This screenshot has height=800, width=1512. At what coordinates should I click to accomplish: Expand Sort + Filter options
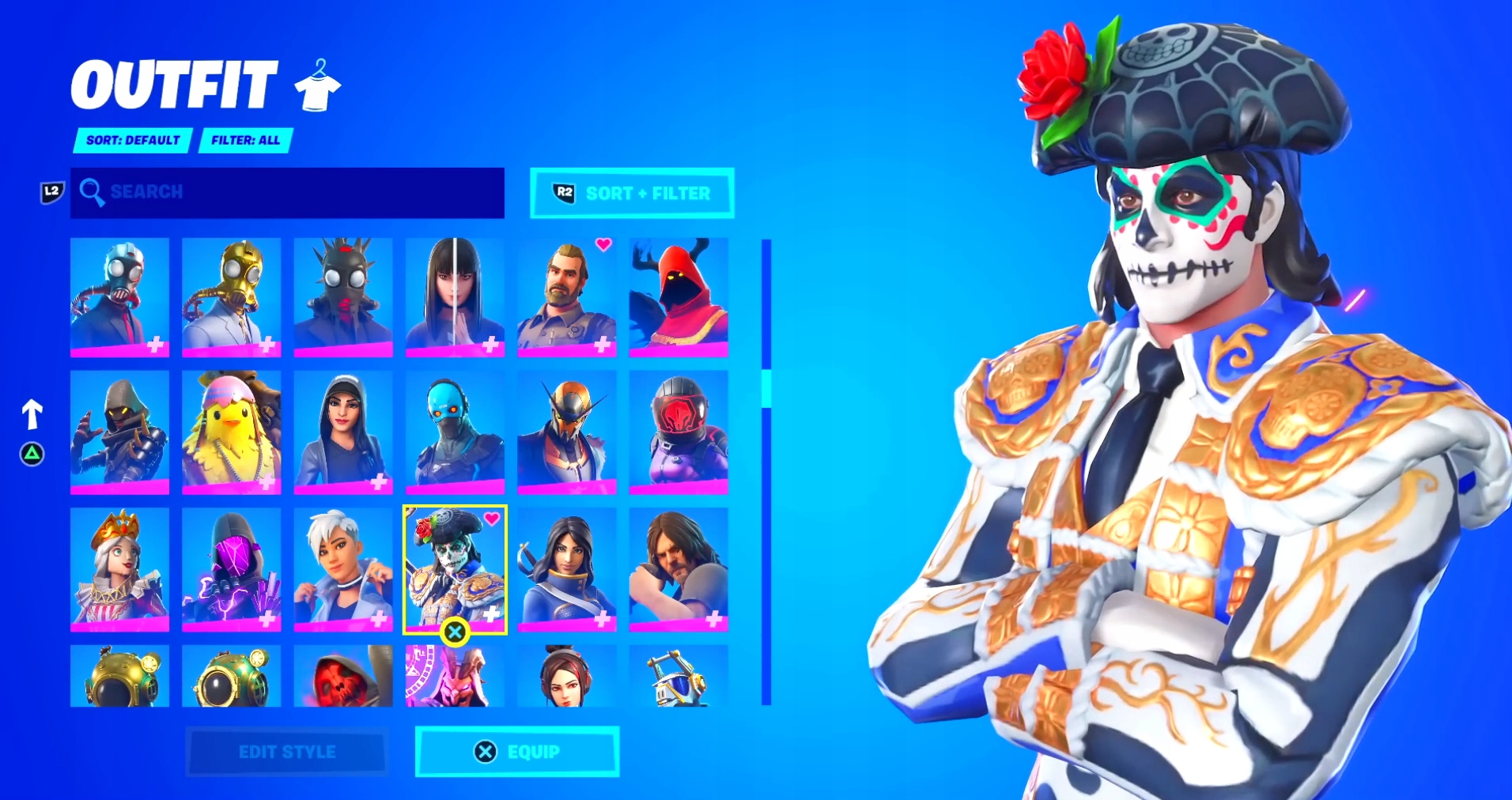[x=631, y=192]
